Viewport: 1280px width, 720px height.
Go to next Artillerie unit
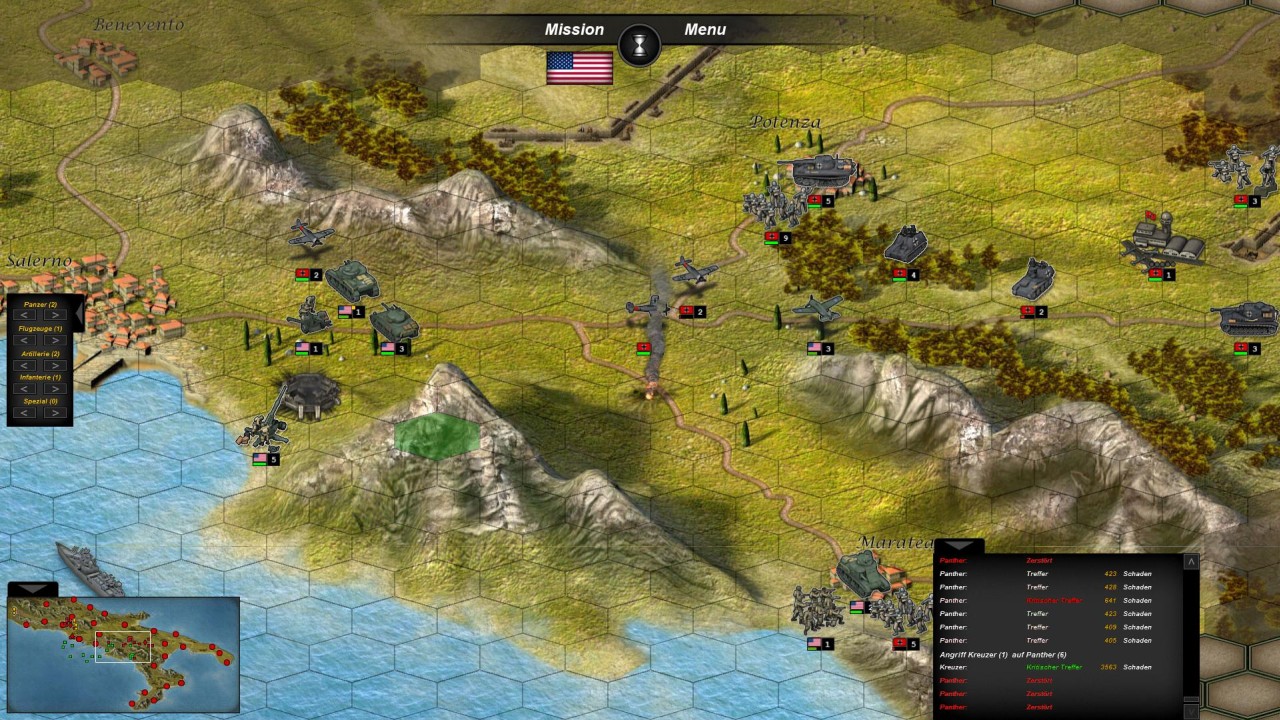[54, 366]
